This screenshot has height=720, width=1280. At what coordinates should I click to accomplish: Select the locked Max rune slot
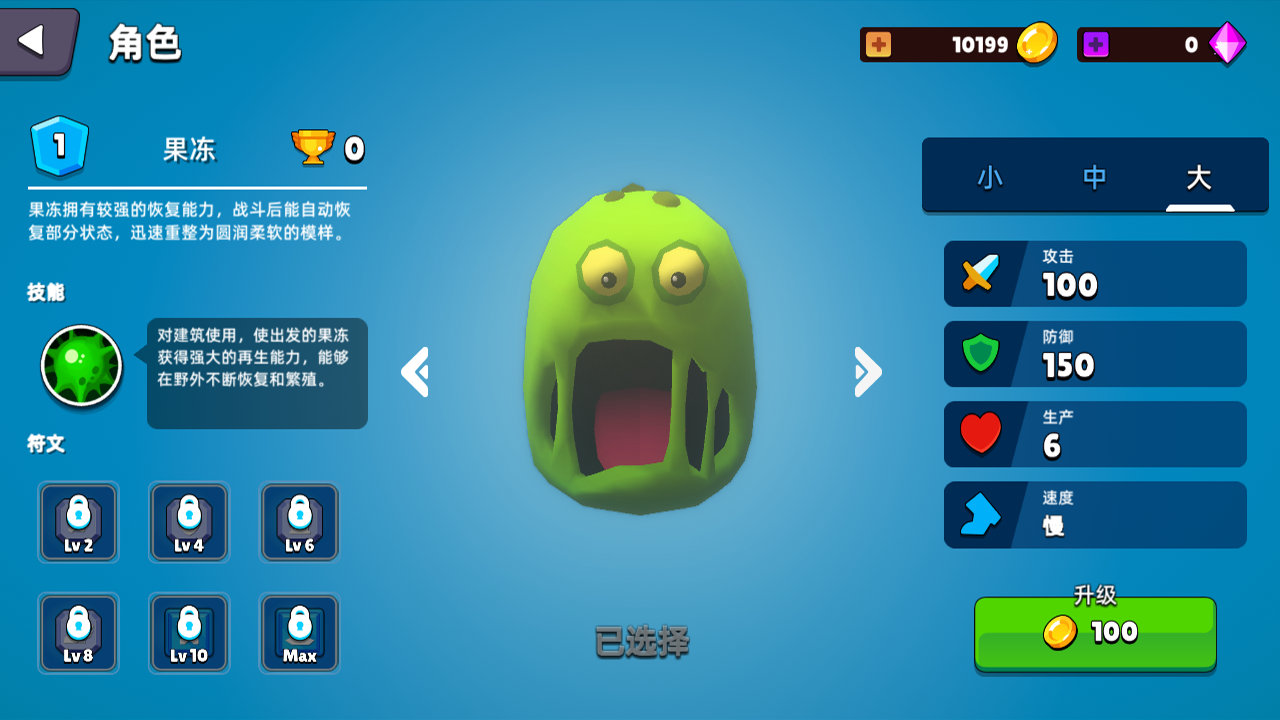(299, 633)
